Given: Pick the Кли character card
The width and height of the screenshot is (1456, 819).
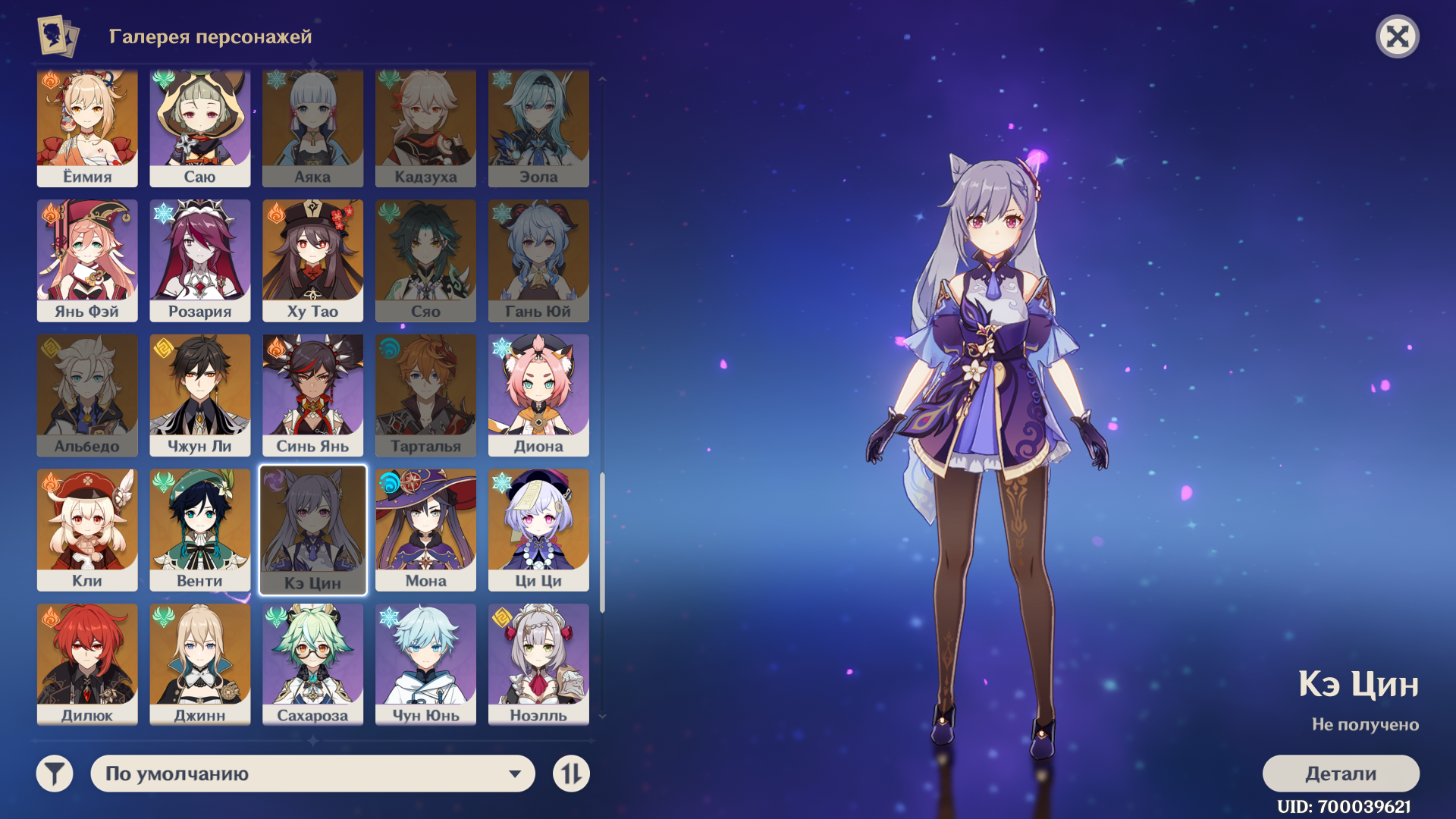Looking at the screenshot, I should coord(87,529).
